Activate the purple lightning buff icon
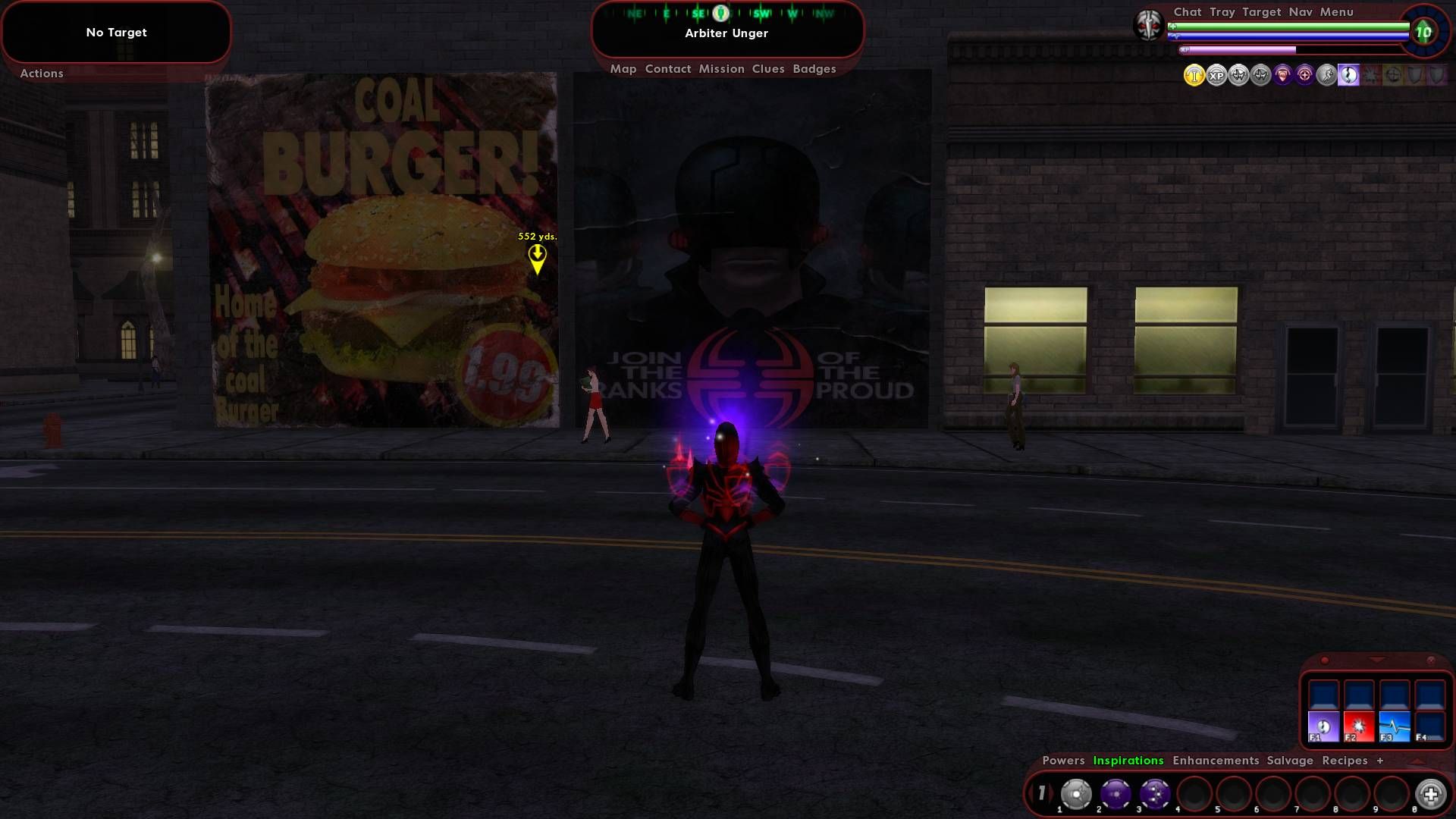The image size is (1456, 819). (1348, 76)
